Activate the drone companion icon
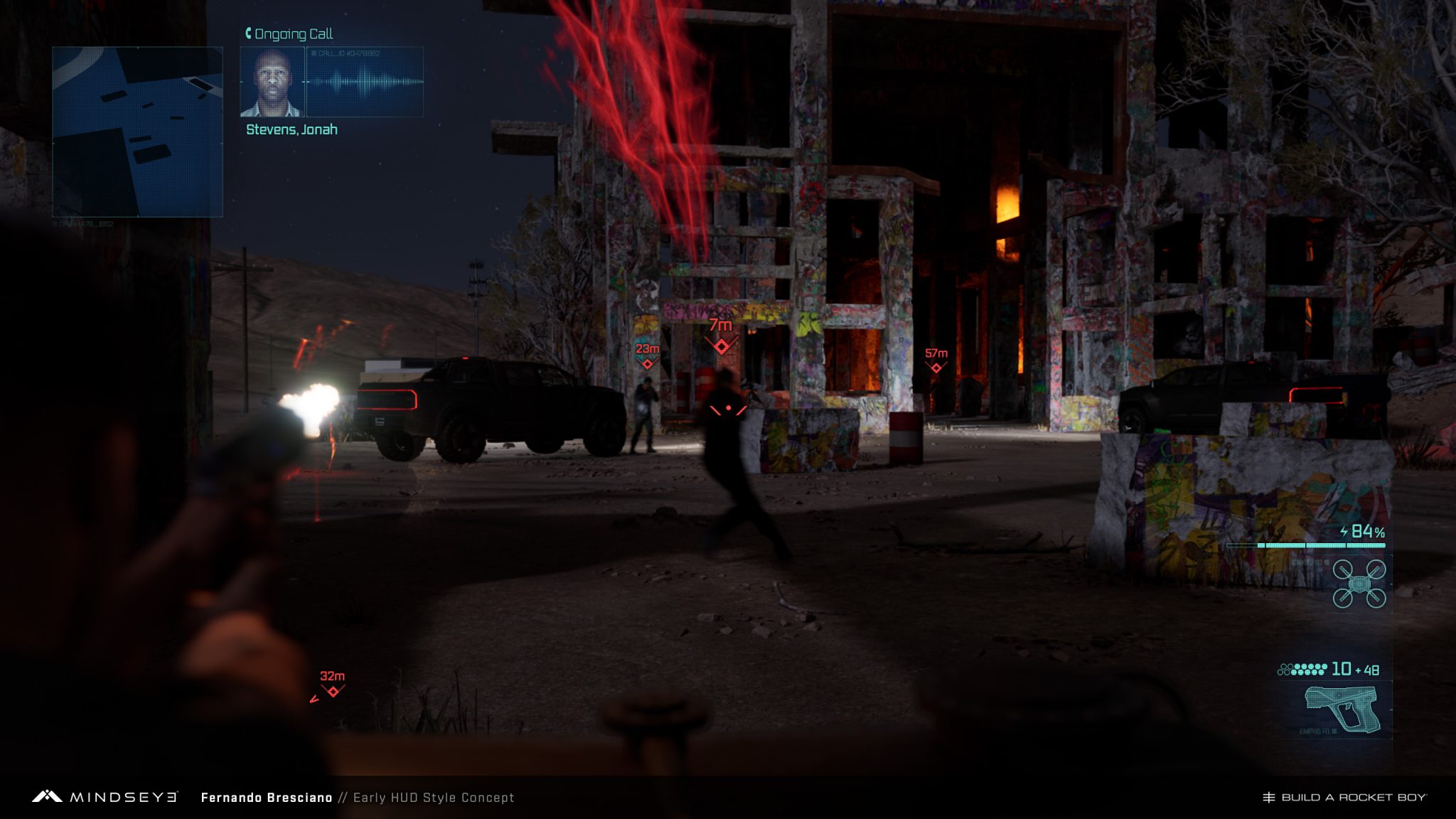1456x819 pixels. tap(1359, 584)
